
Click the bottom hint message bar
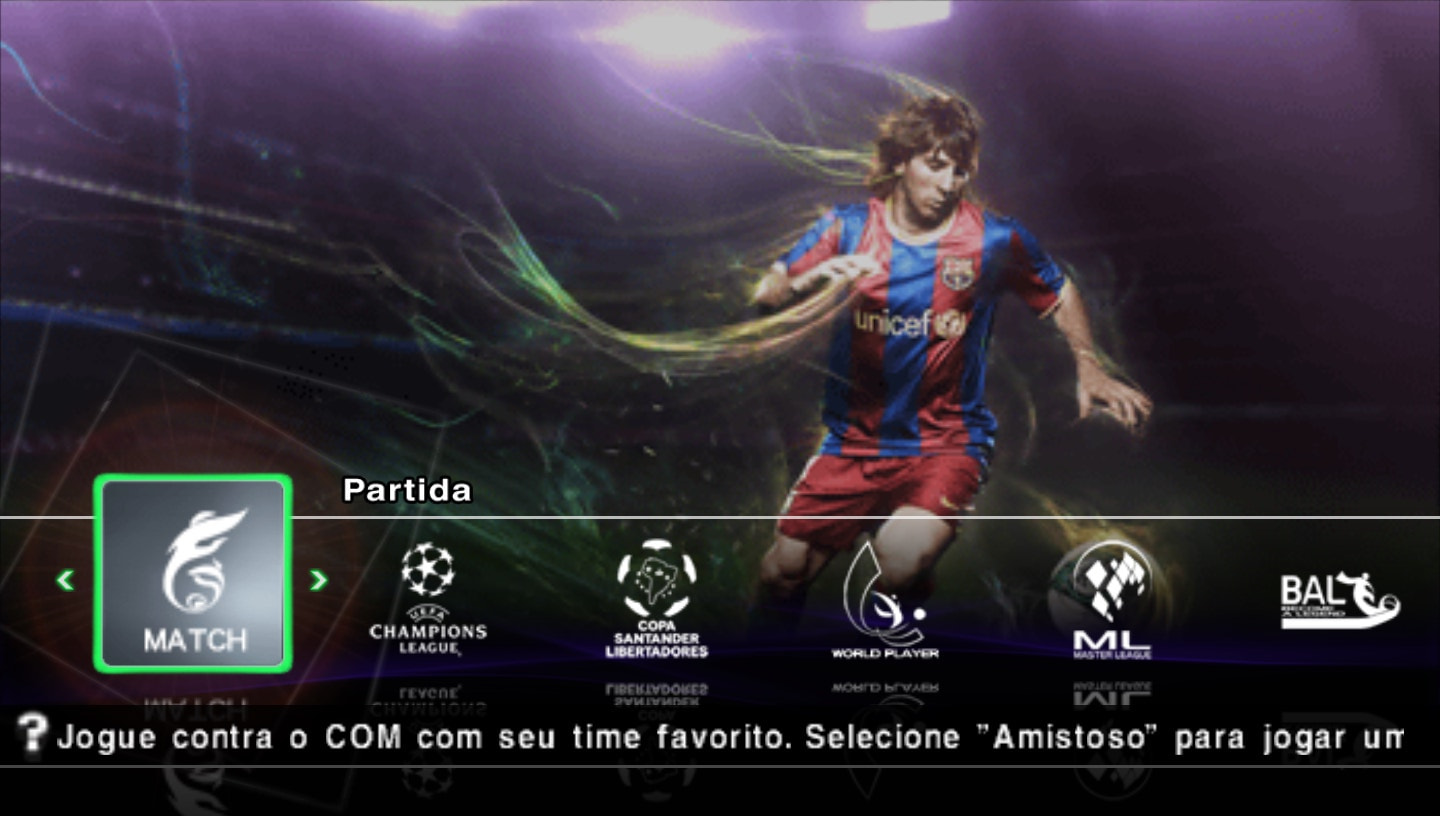tap(720, 737)
